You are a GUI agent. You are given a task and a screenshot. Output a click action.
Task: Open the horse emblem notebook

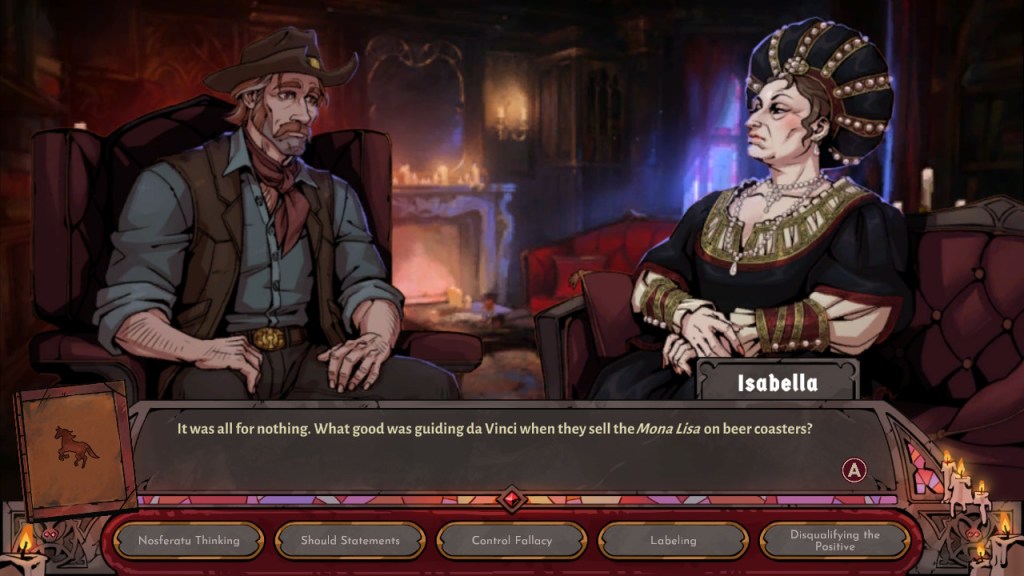pyautogui.click(x=76, y=446)
